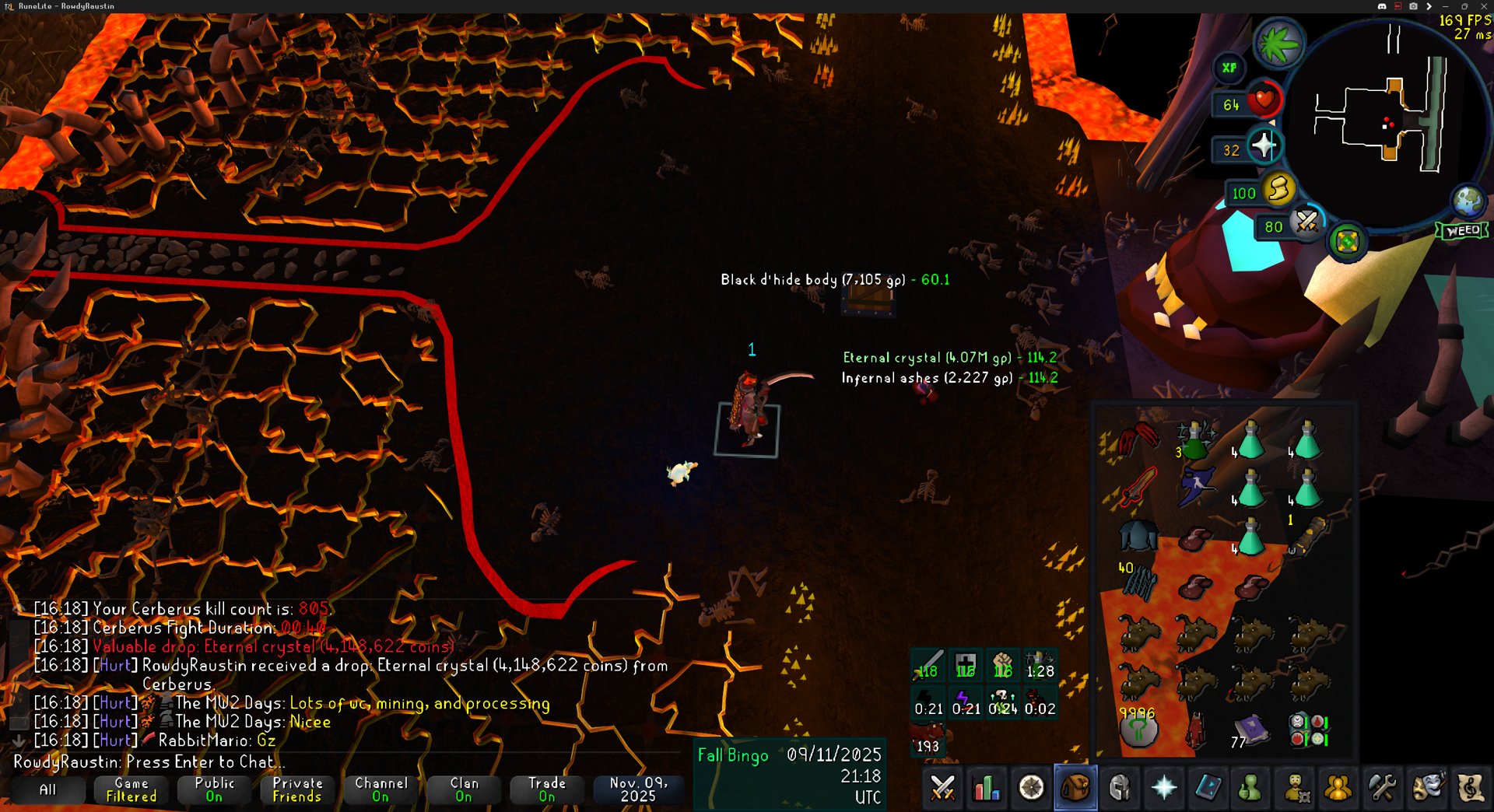This screenshot has width=1494, height=812.
Task: Click the red sword in inventory
Action: point(1138,488)
